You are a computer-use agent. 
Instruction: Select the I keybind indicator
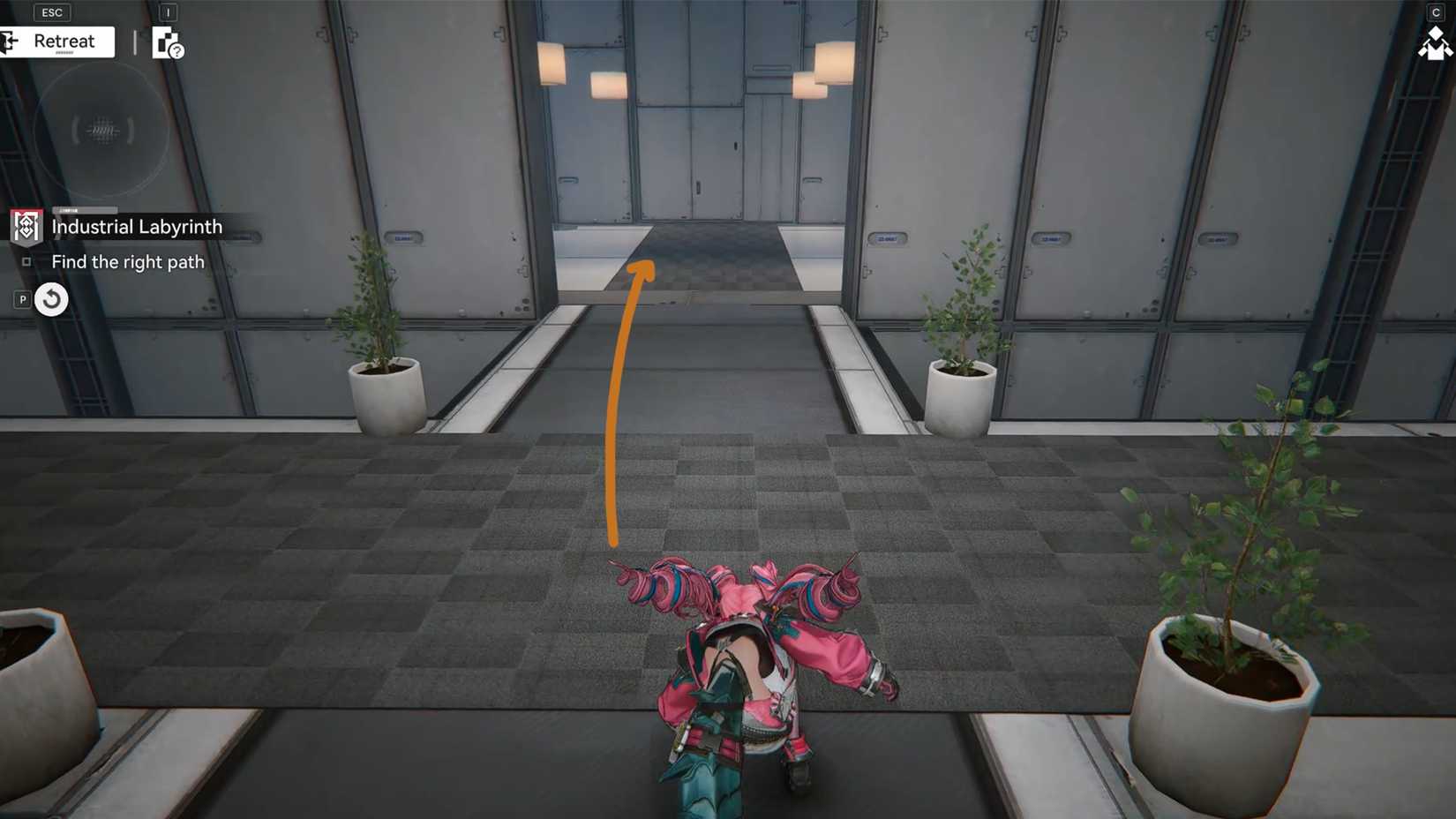point(168,12)
